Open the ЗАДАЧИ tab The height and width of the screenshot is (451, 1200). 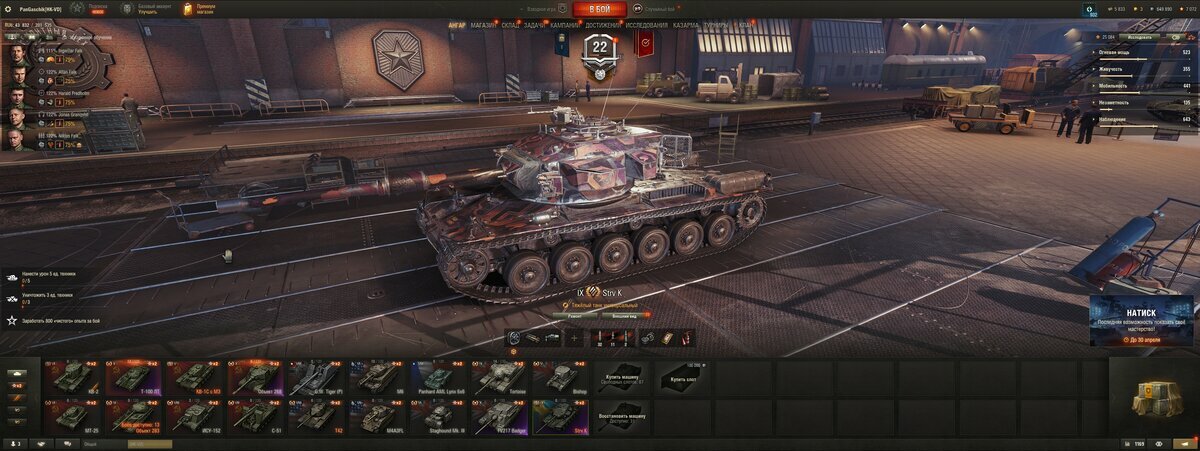coord(534,24)
